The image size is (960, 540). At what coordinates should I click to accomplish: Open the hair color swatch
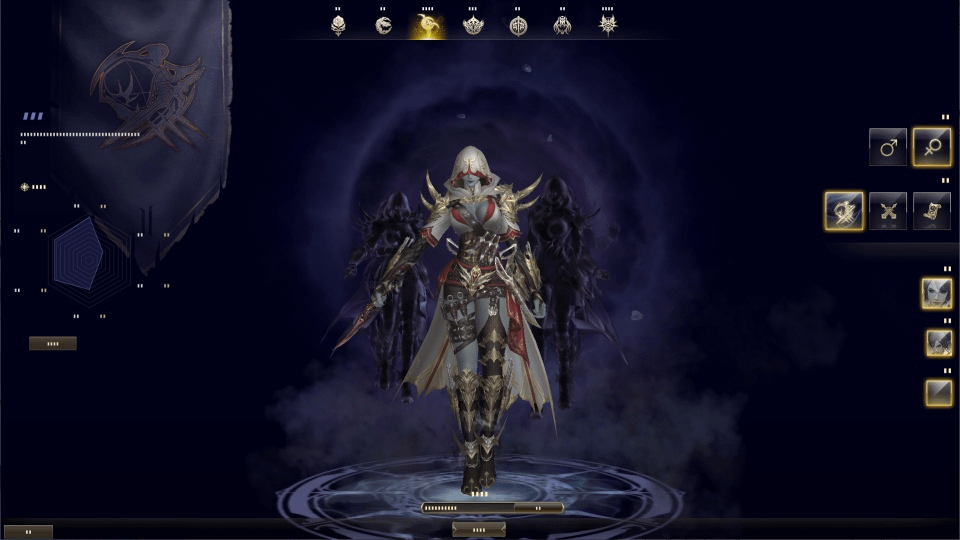coord(938,392)
